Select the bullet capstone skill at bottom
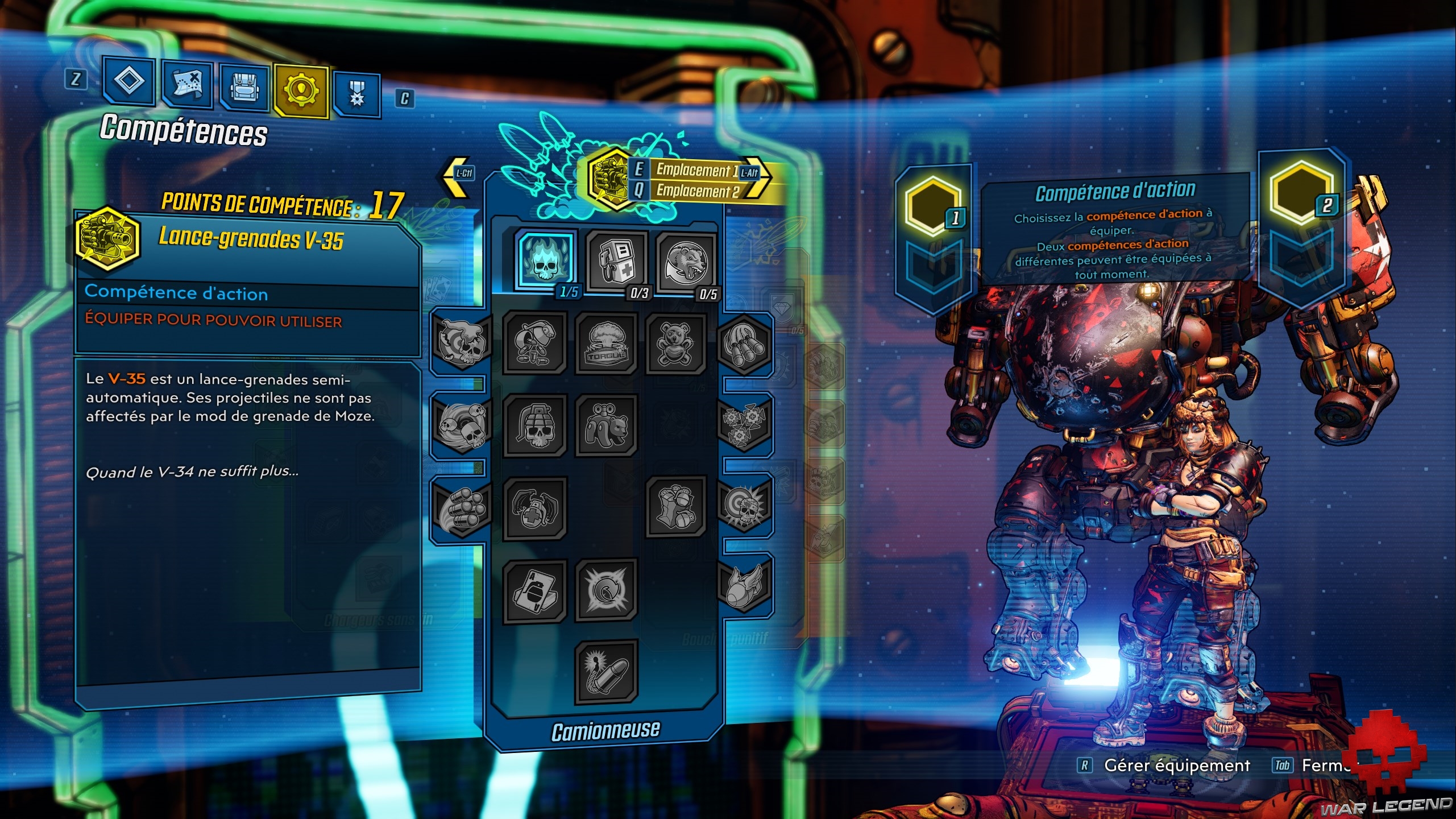This screenshot has width=1456, height=819. (606, 672)
